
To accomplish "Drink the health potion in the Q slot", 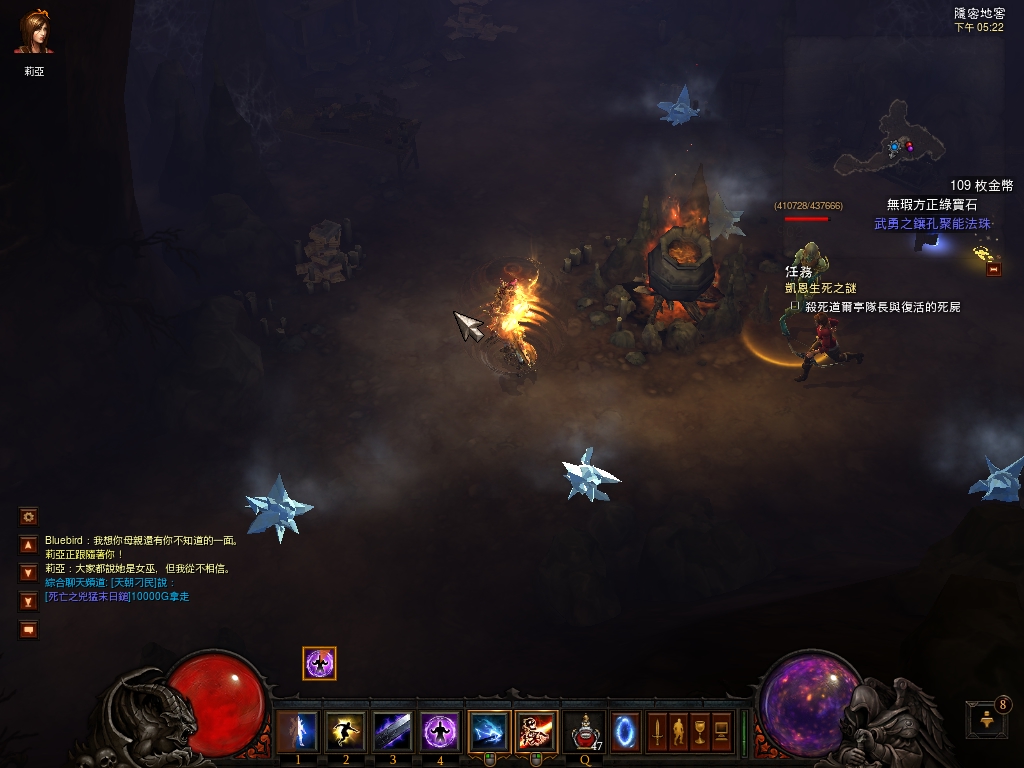I will click(x=584, y=732).
